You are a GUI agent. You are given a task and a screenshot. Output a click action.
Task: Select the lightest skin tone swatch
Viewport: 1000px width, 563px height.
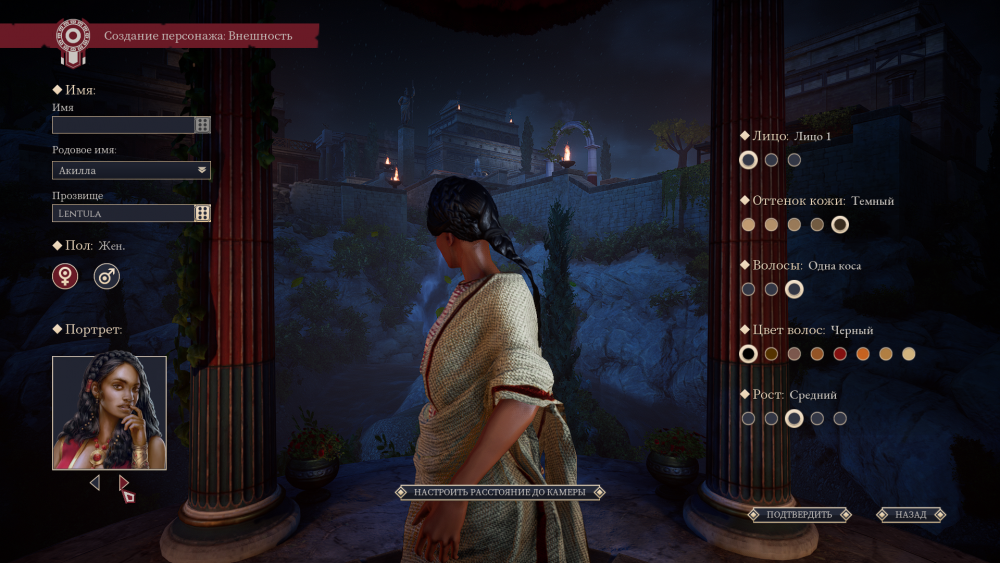tap(748, 225)
